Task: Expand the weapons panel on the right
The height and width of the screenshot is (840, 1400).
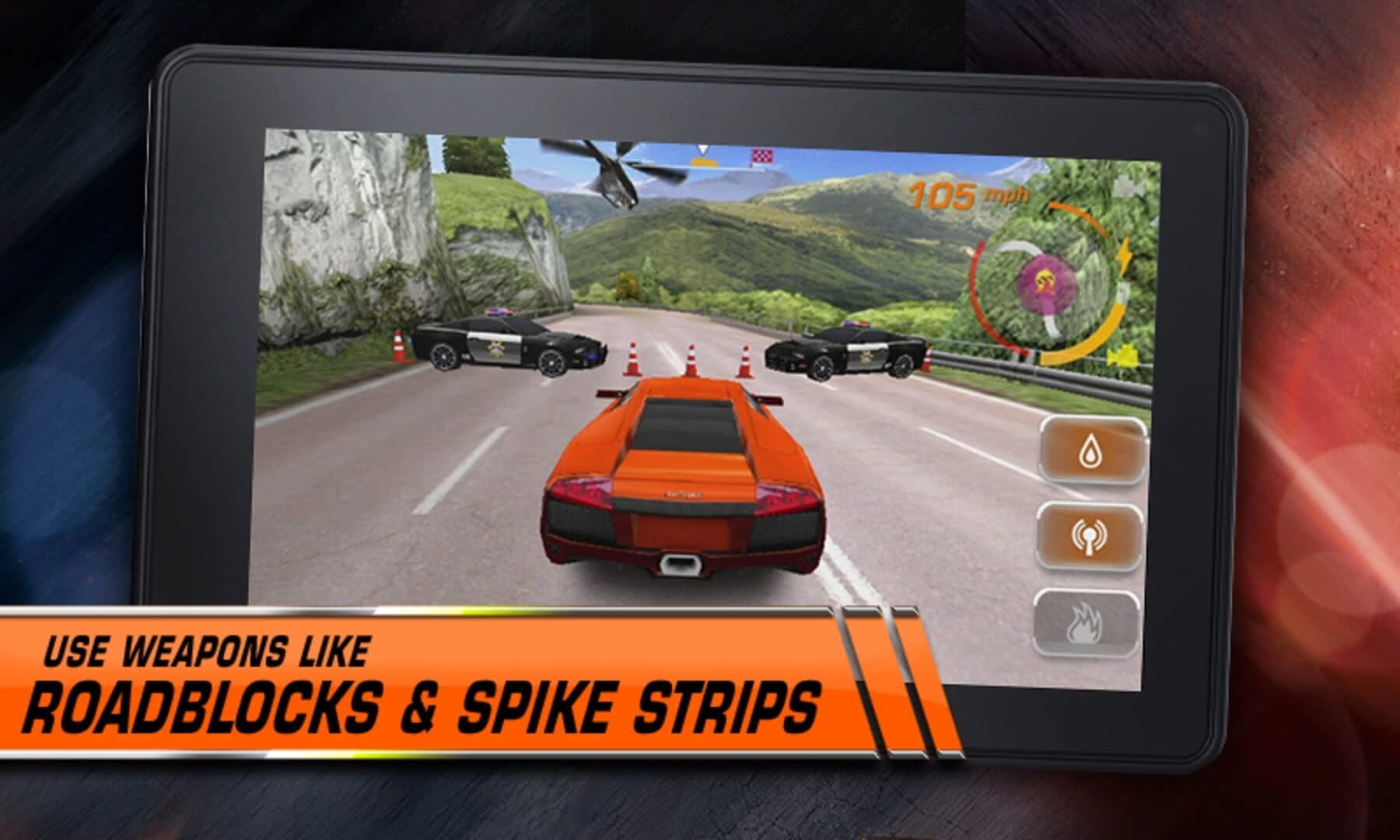Action: click(x=1092, y=535)
